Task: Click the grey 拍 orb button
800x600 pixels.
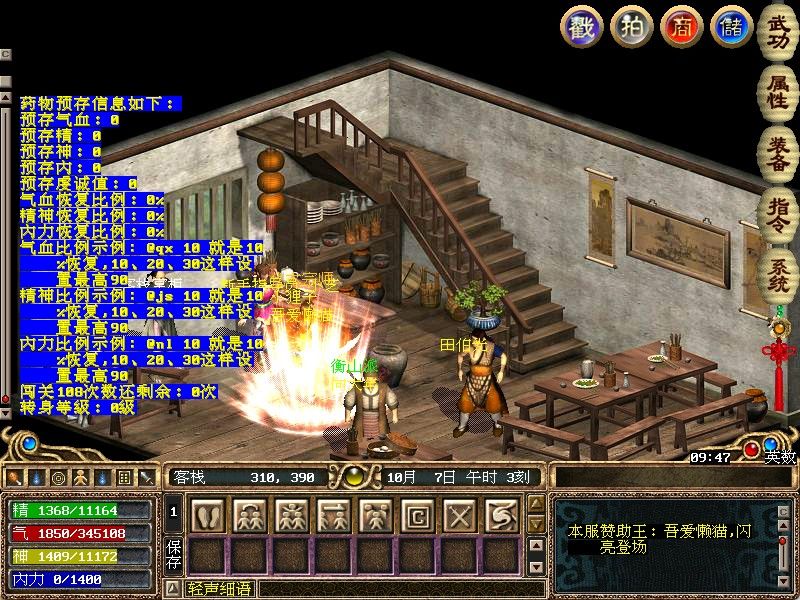Action: (x=631, y=26)
